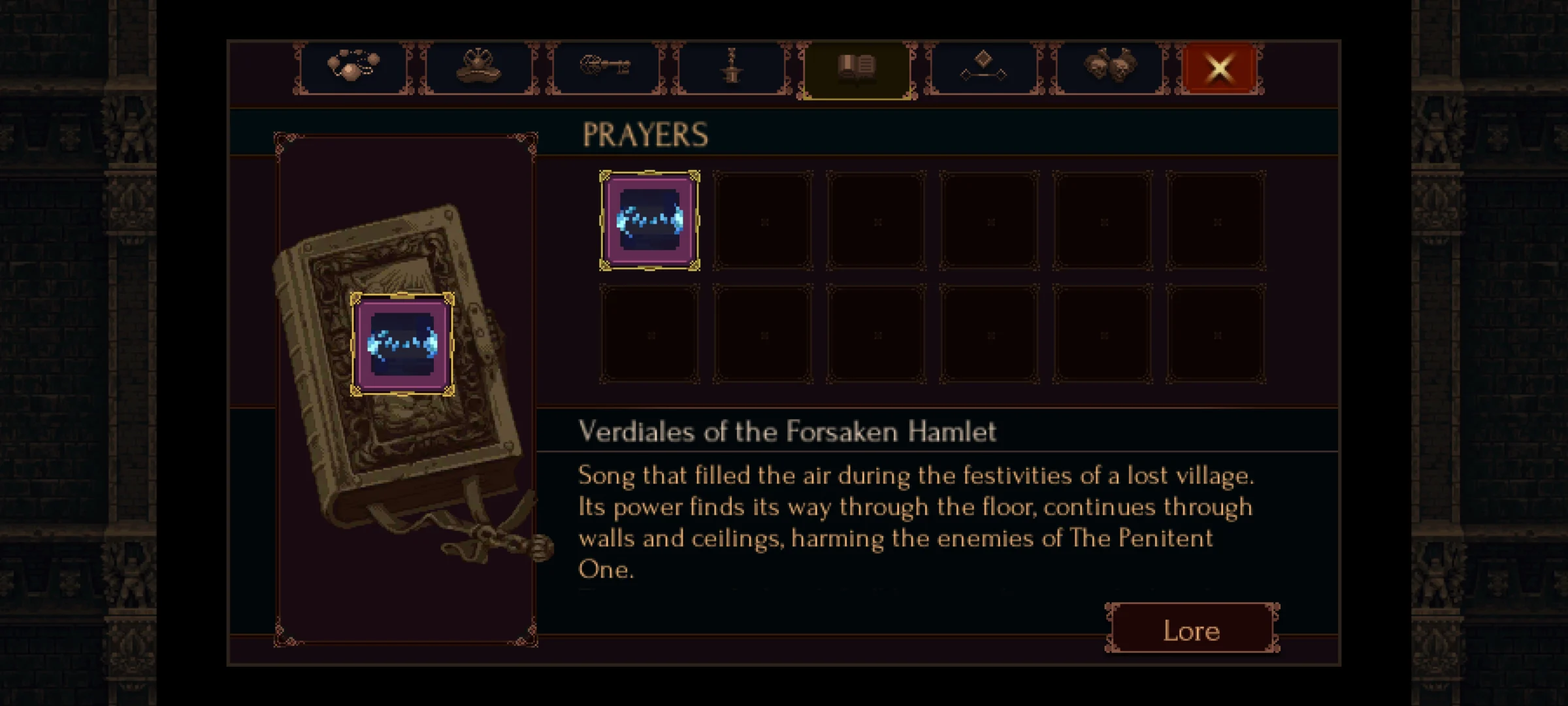Select the first empty prayer slot
Viewport: 1568px width, 706px height.
pos(763,220)
